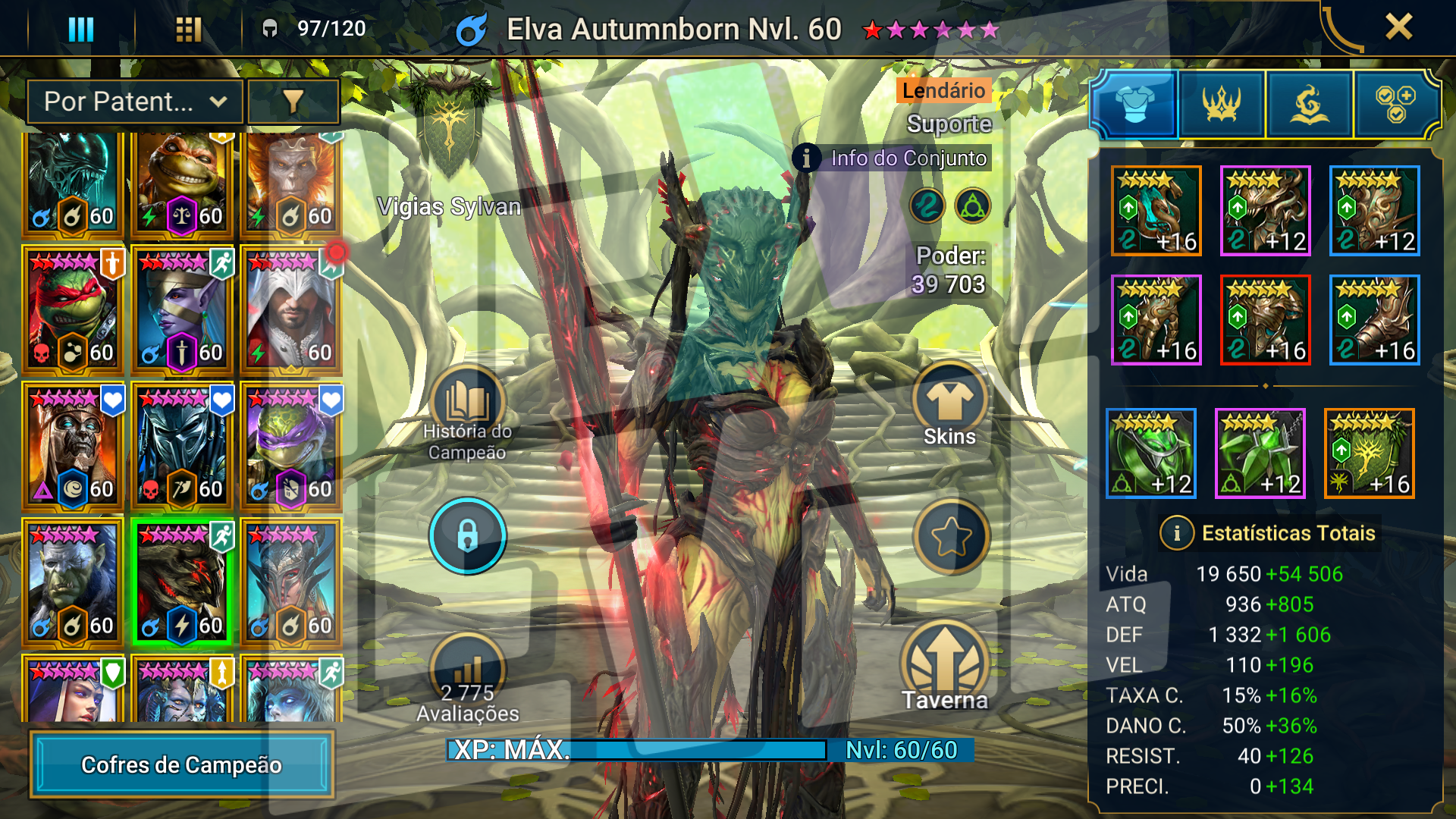Image resolution: width=1456 pixels, height=819 pixels.
Task: Open the champion filter funnel
Action: click(293, 102)
